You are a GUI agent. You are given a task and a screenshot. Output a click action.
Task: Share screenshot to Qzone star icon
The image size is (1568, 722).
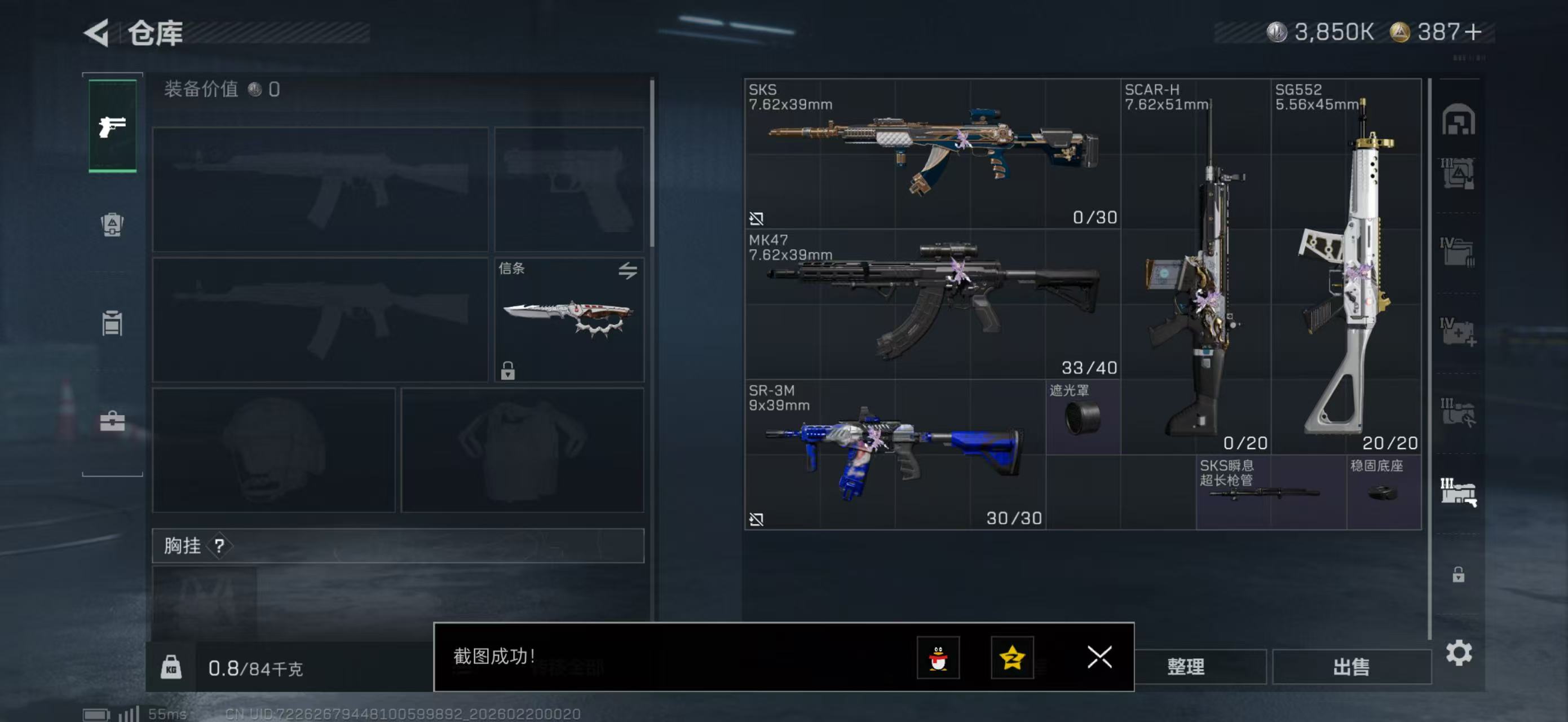[1012, 658]
